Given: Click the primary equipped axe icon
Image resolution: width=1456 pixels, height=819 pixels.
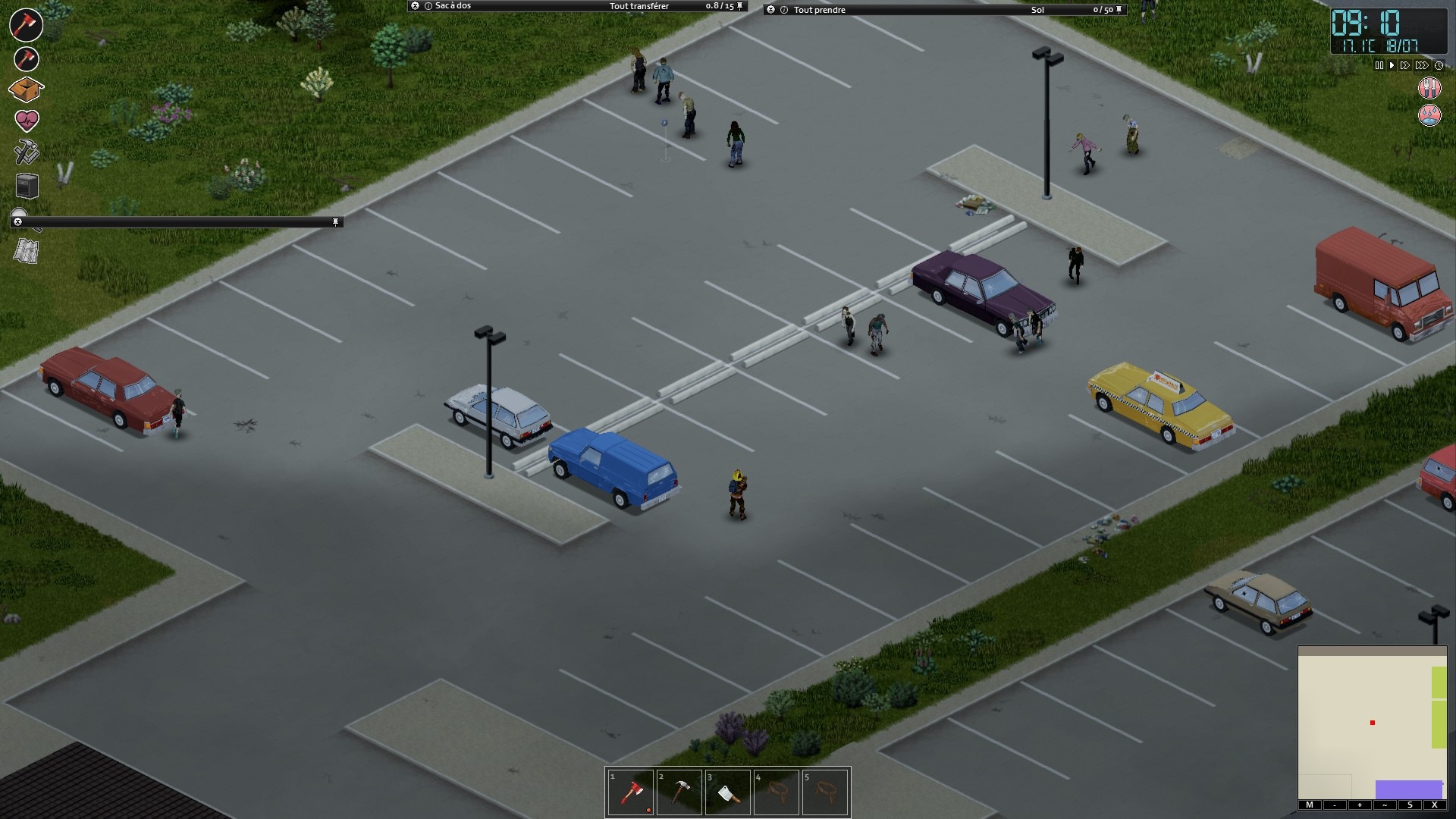Looking at the screenshot, I should click(26, 24).
